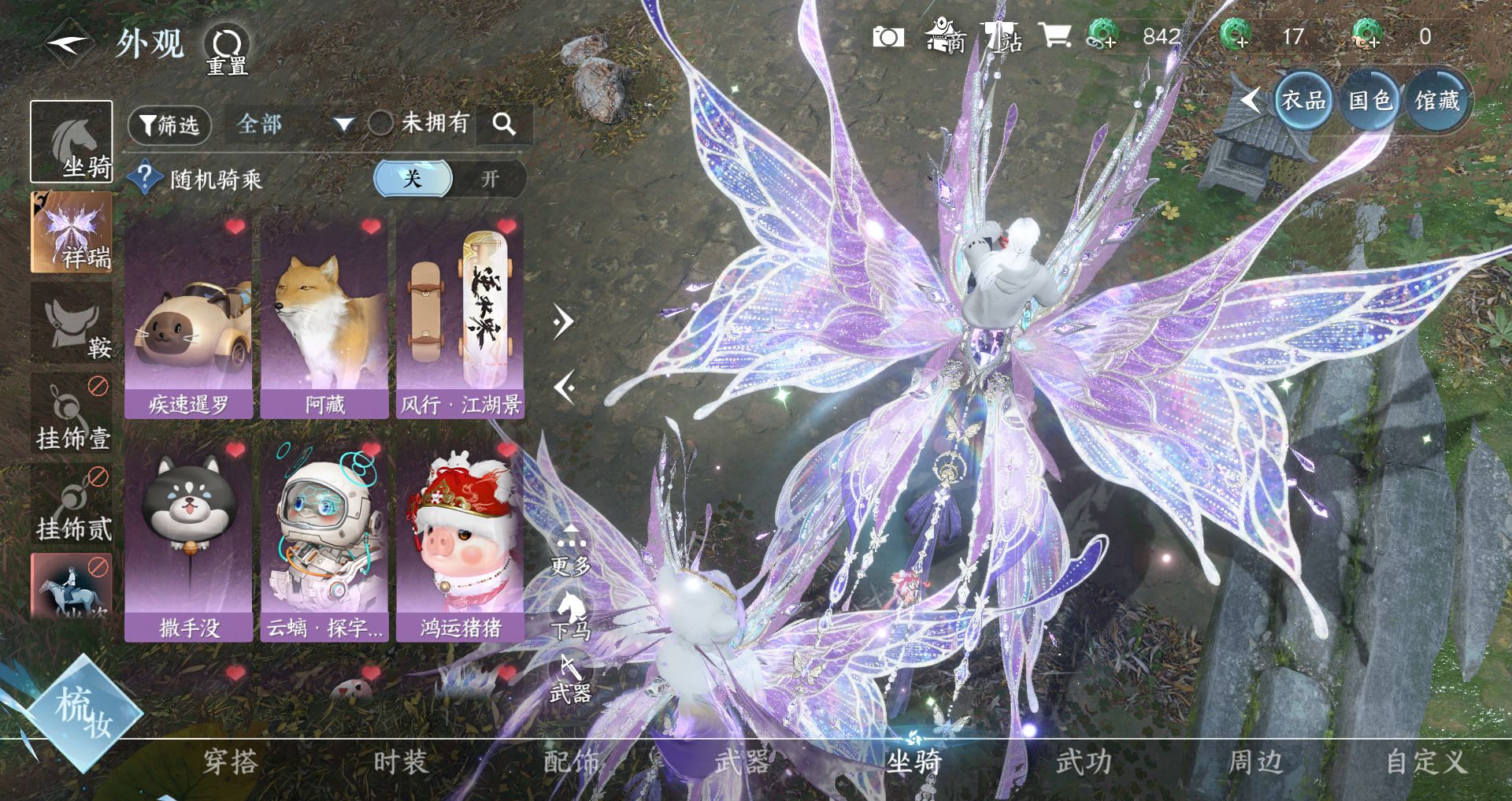Switch to the 时装 bottom tab

[401, 762]
